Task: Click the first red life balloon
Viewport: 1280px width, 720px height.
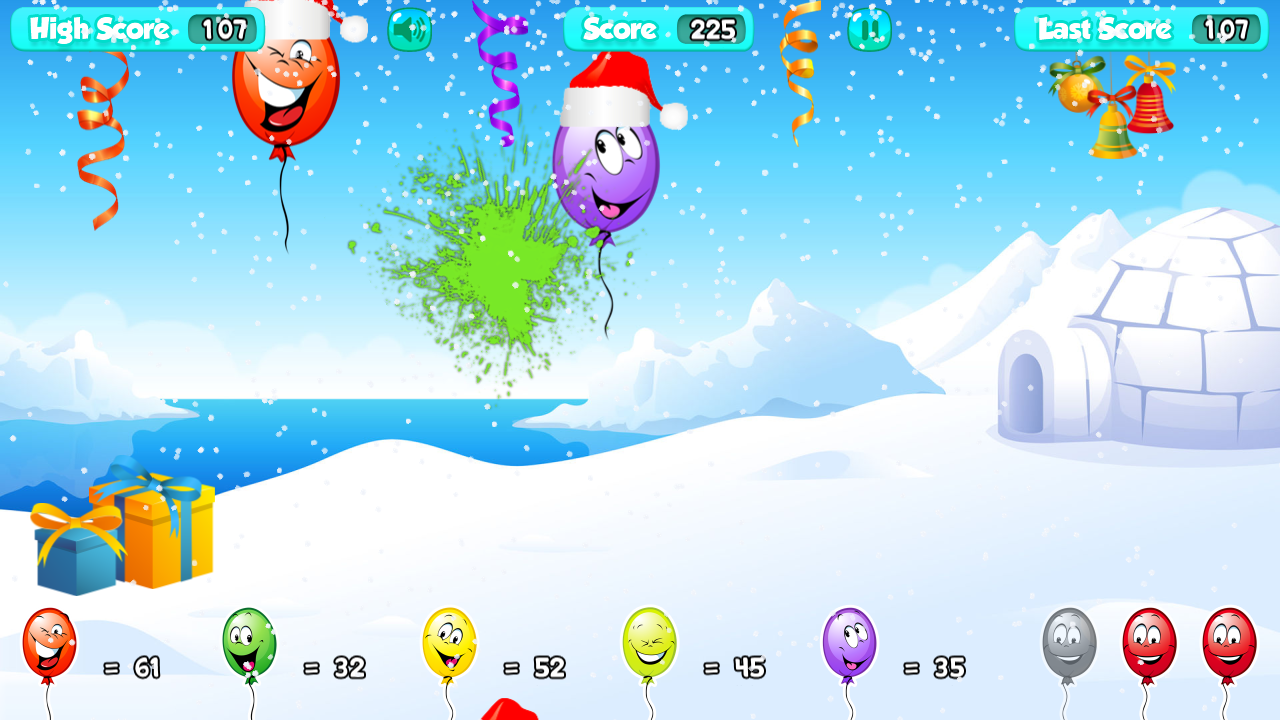Action: click(1150, 645)
